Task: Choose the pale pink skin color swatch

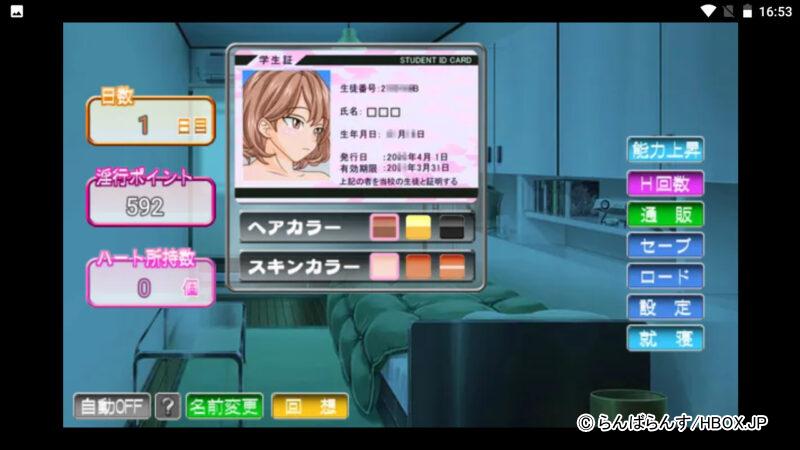Action: tap(385, 268)
